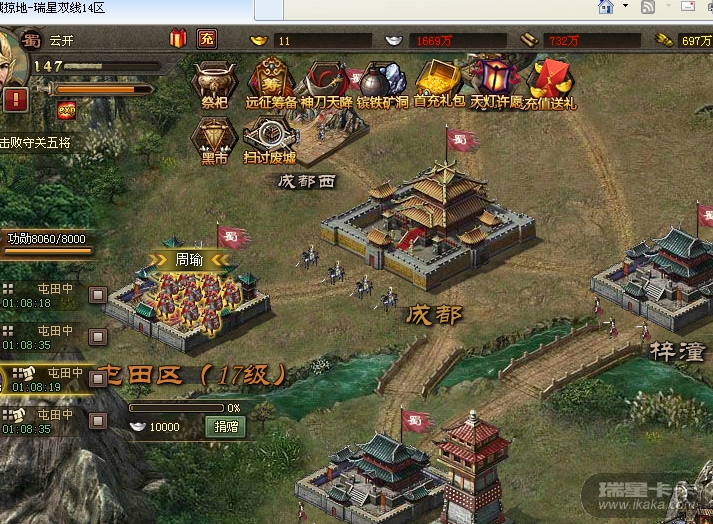Screen dimensions: 713x524
Task: Click the 蜀 faction badge
Action: pos(33,41)
